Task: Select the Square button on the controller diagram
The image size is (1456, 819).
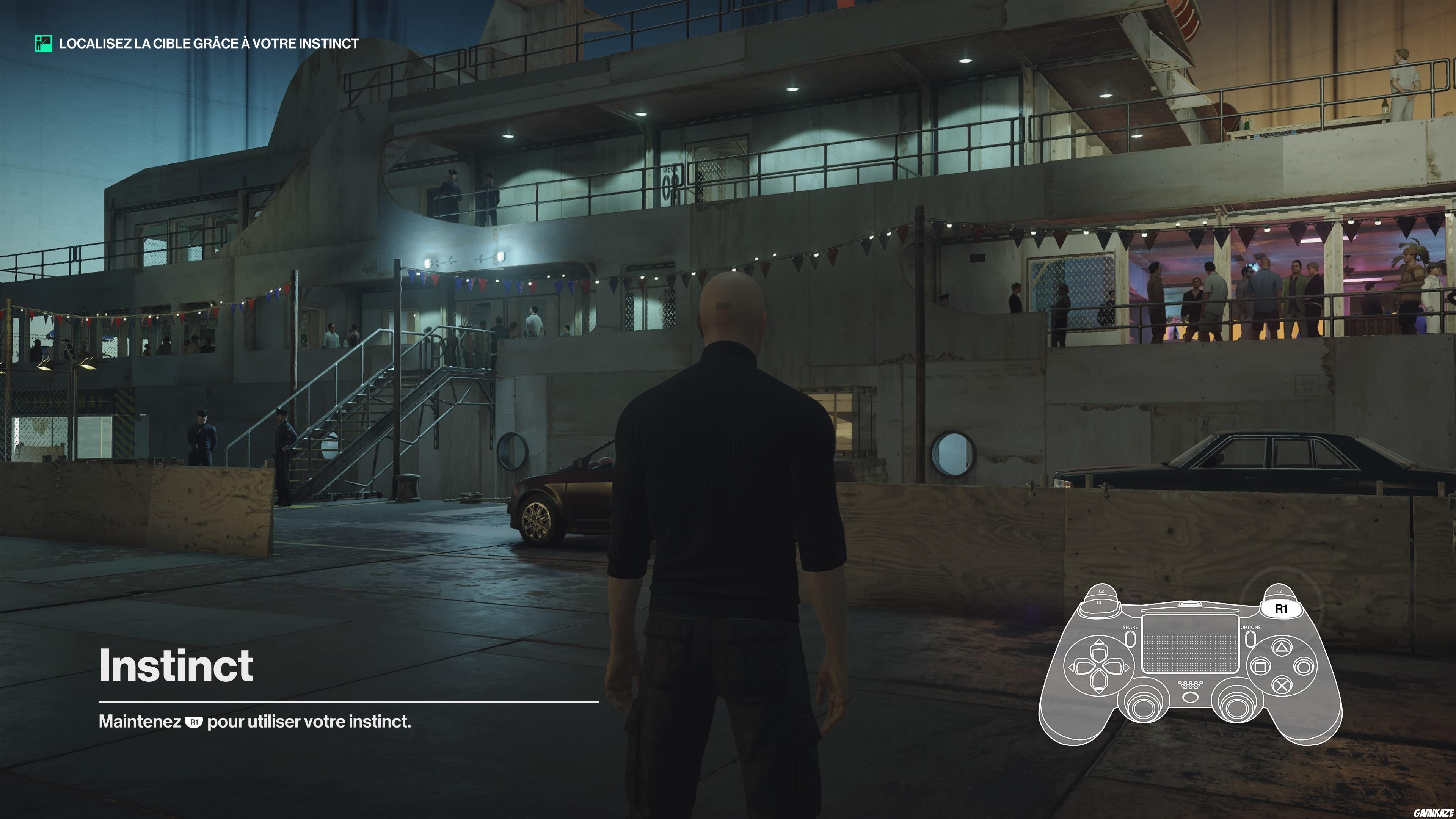Action: coord(1261,667)
